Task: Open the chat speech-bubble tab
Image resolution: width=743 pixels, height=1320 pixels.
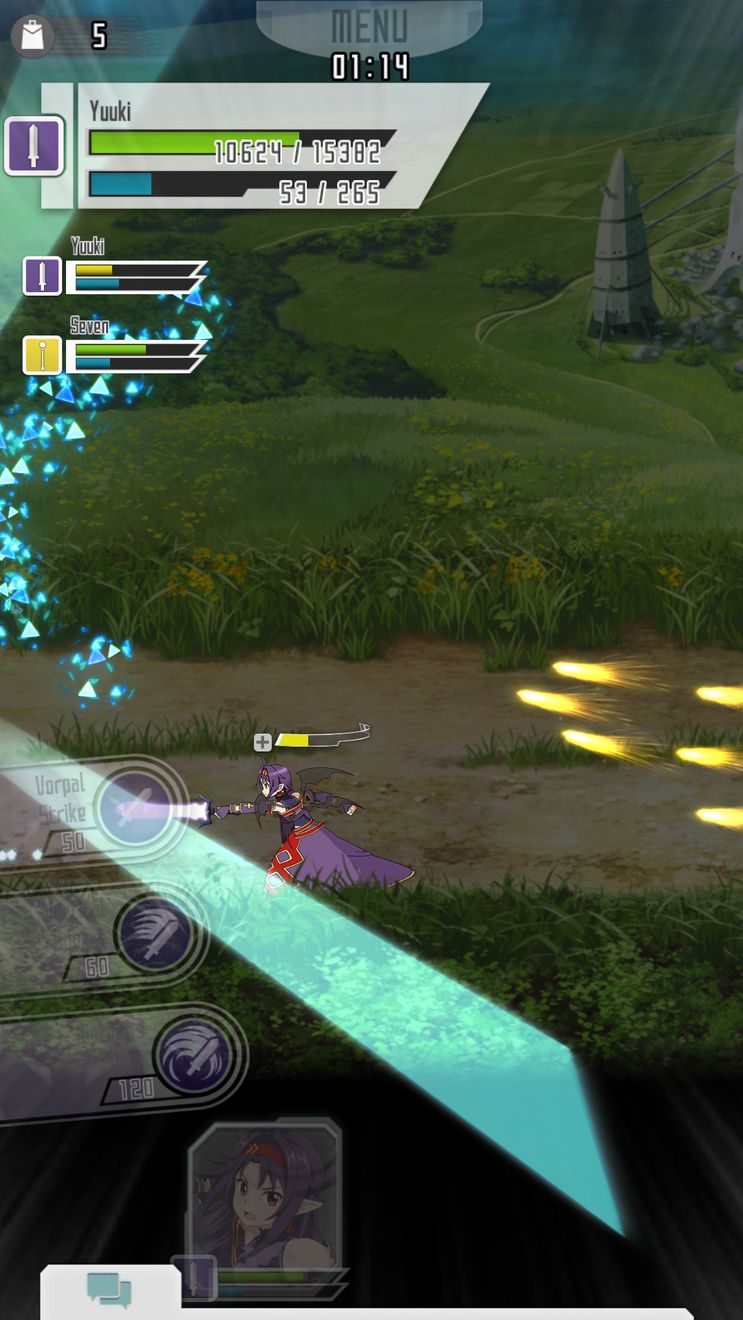Action: pos(109,1290)
